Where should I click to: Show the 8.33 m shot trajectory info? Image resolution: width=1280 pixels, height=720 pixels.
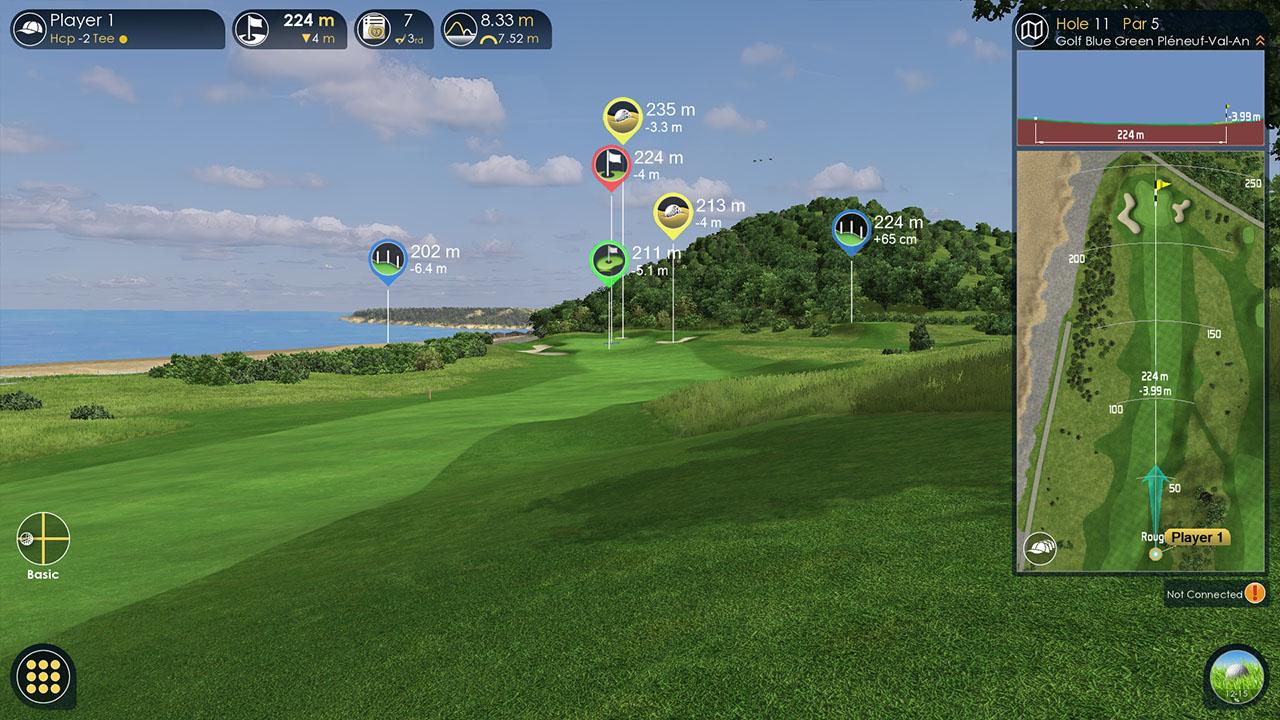[496, 29]
